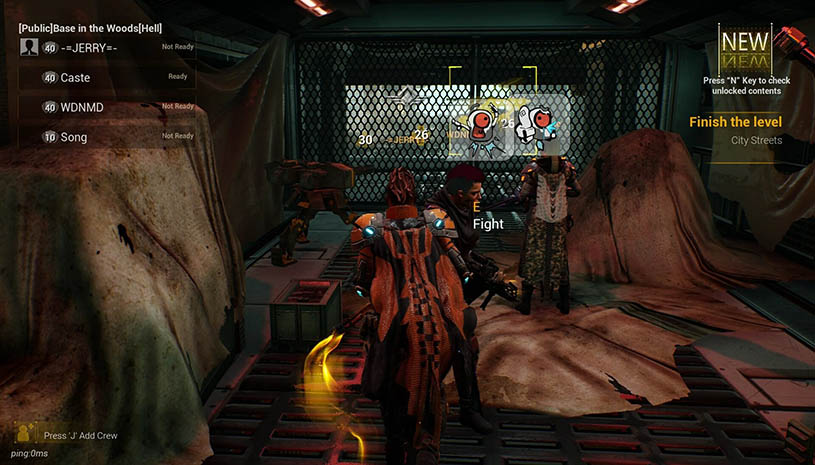This screenshot has height=465, width=815.
Task: Select player Caste in the lobby list
Action: (105, 78)
